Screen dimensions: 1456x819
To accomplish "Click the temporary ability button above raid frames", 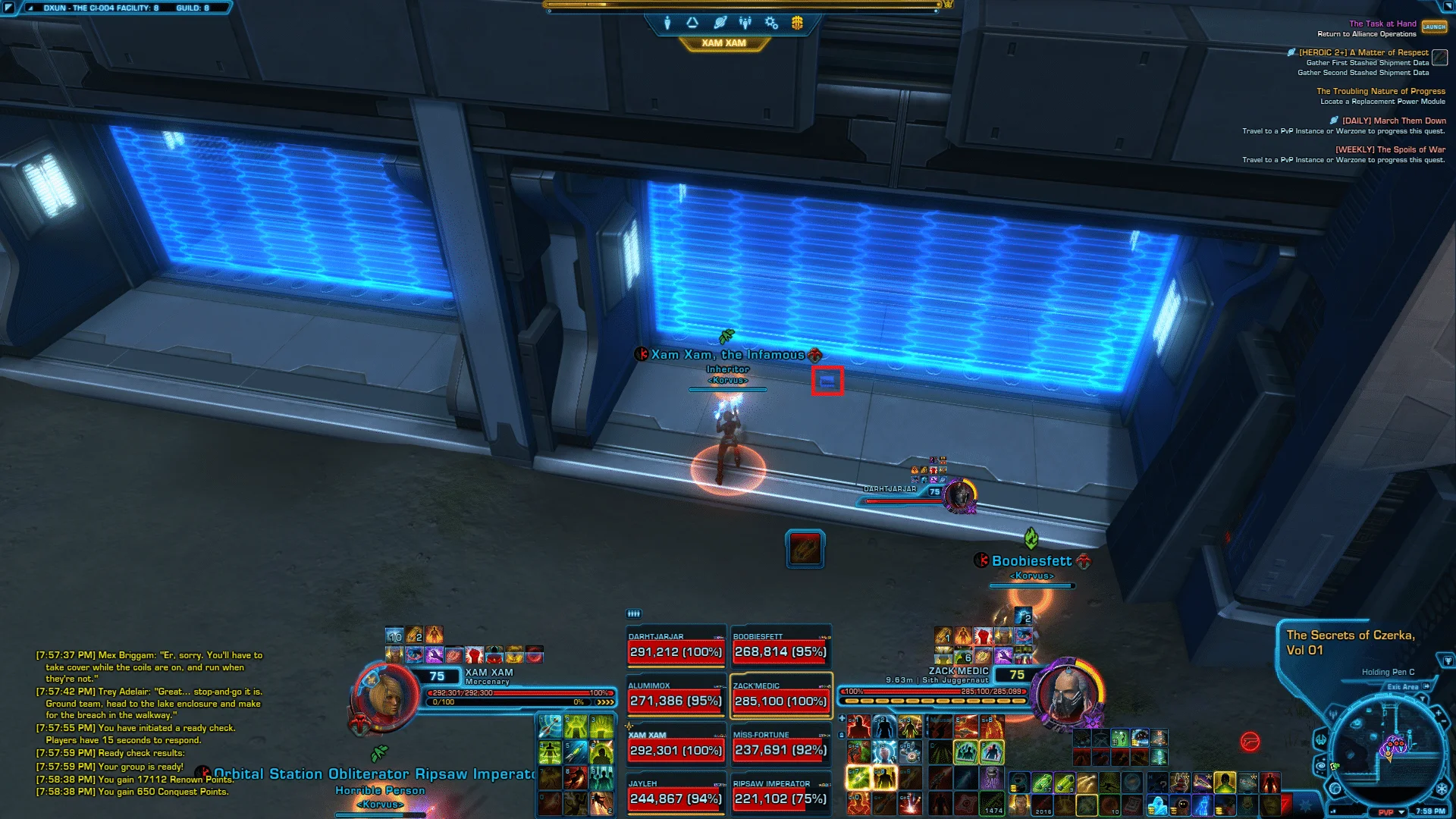I will [805, 548].
